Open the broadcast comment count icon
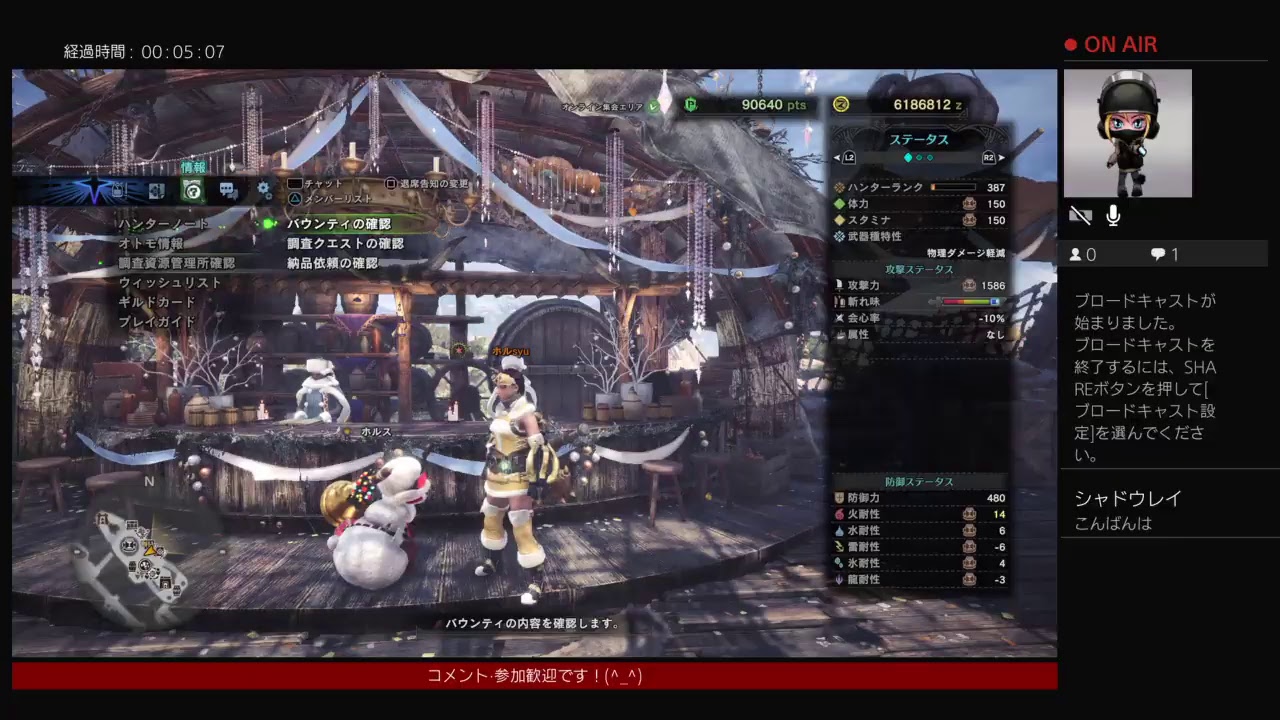The height and width of the screenshot is (720, 1280). pos(1158,255)
